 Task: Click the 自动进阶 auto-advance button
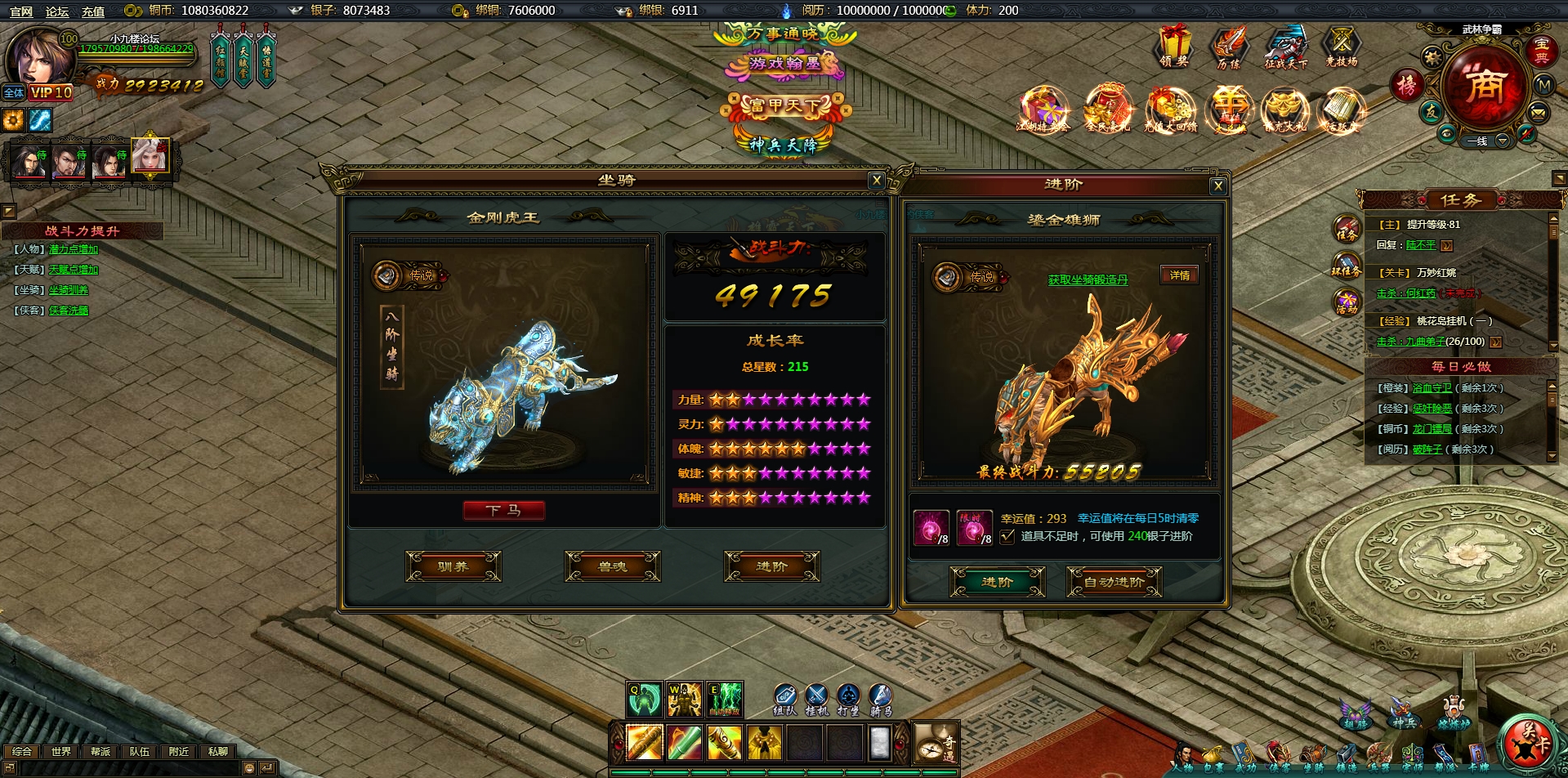[1114, 581]
